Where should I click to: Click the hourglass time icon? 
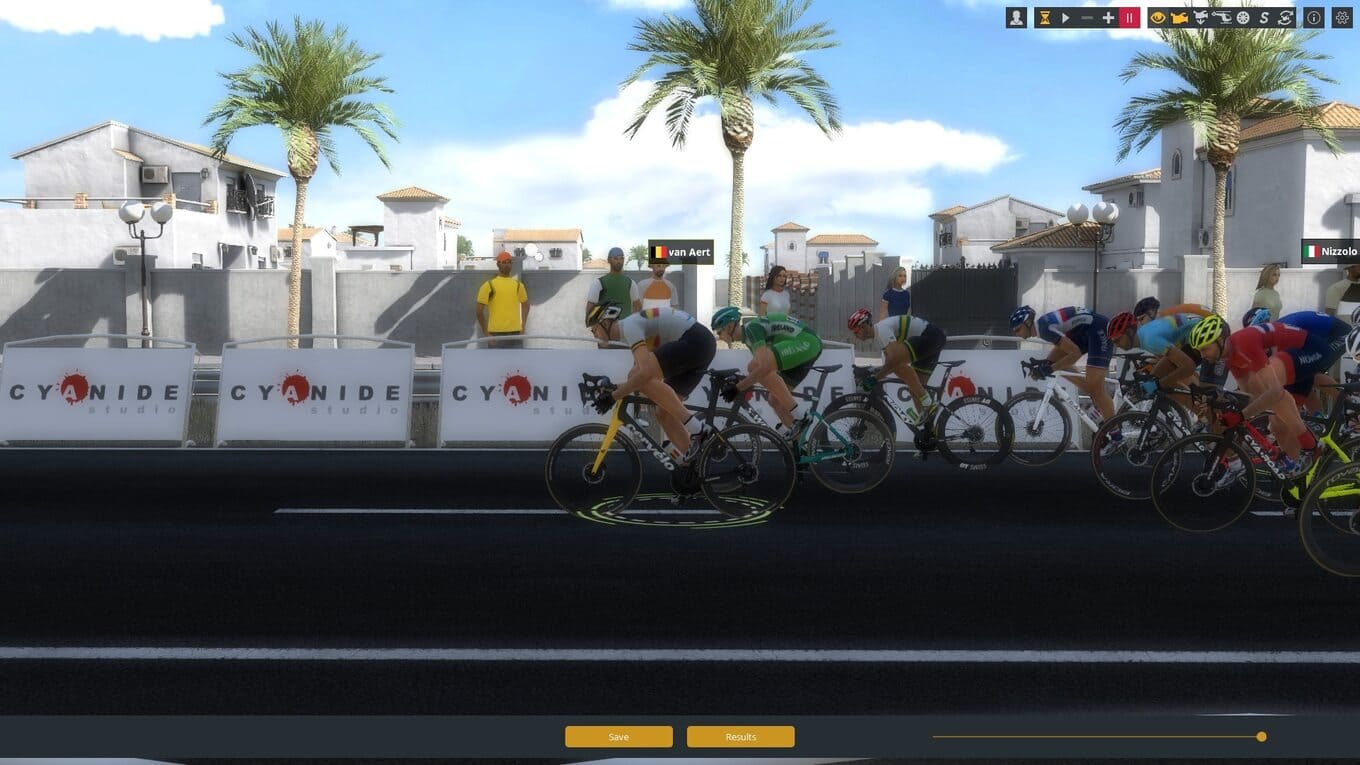pos(1044,17)
